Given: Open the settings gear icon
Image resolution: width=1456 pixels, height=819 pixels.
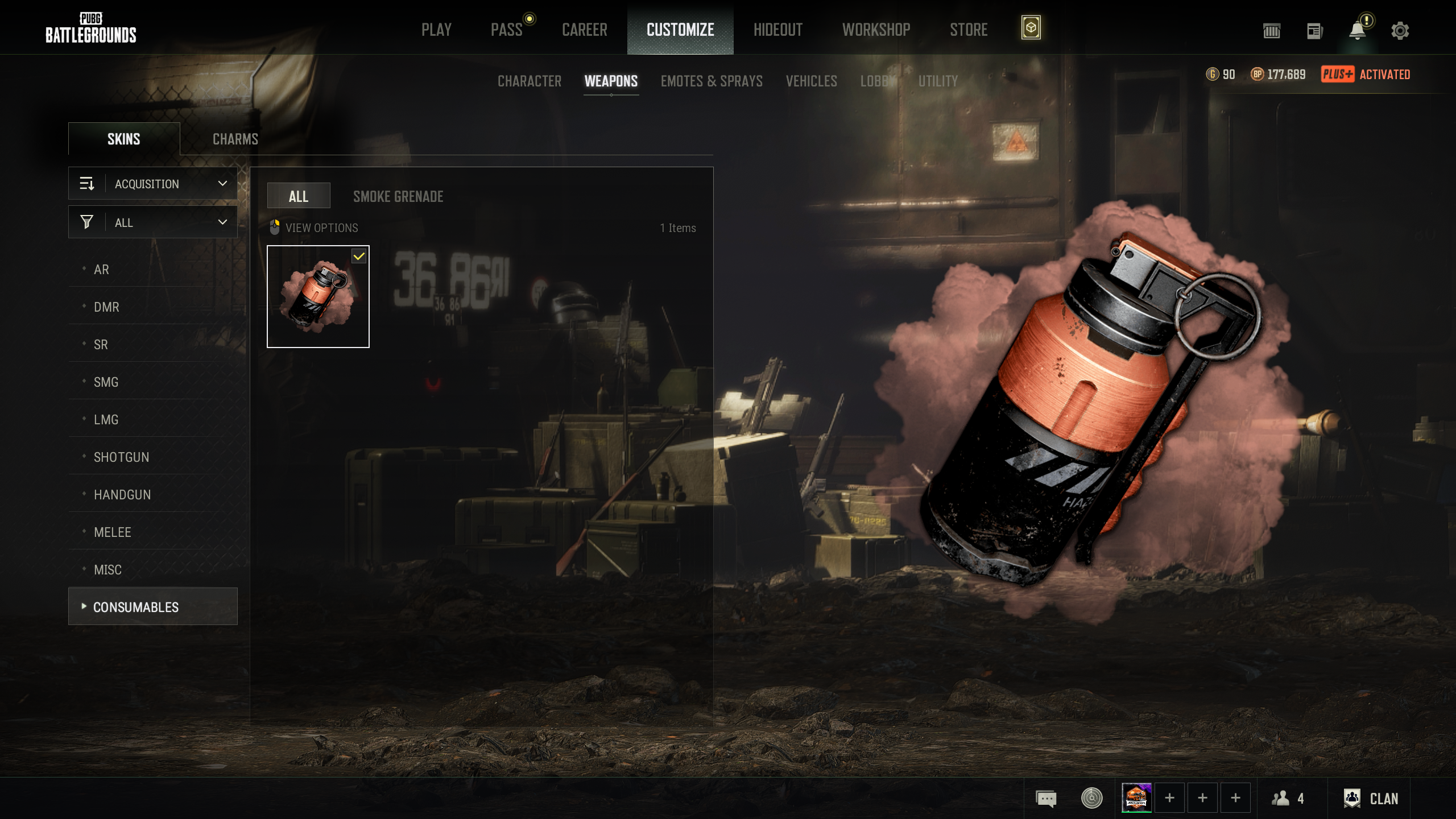Looking at the screenshot, I should pyautogui.click(x=1400, y=31).
